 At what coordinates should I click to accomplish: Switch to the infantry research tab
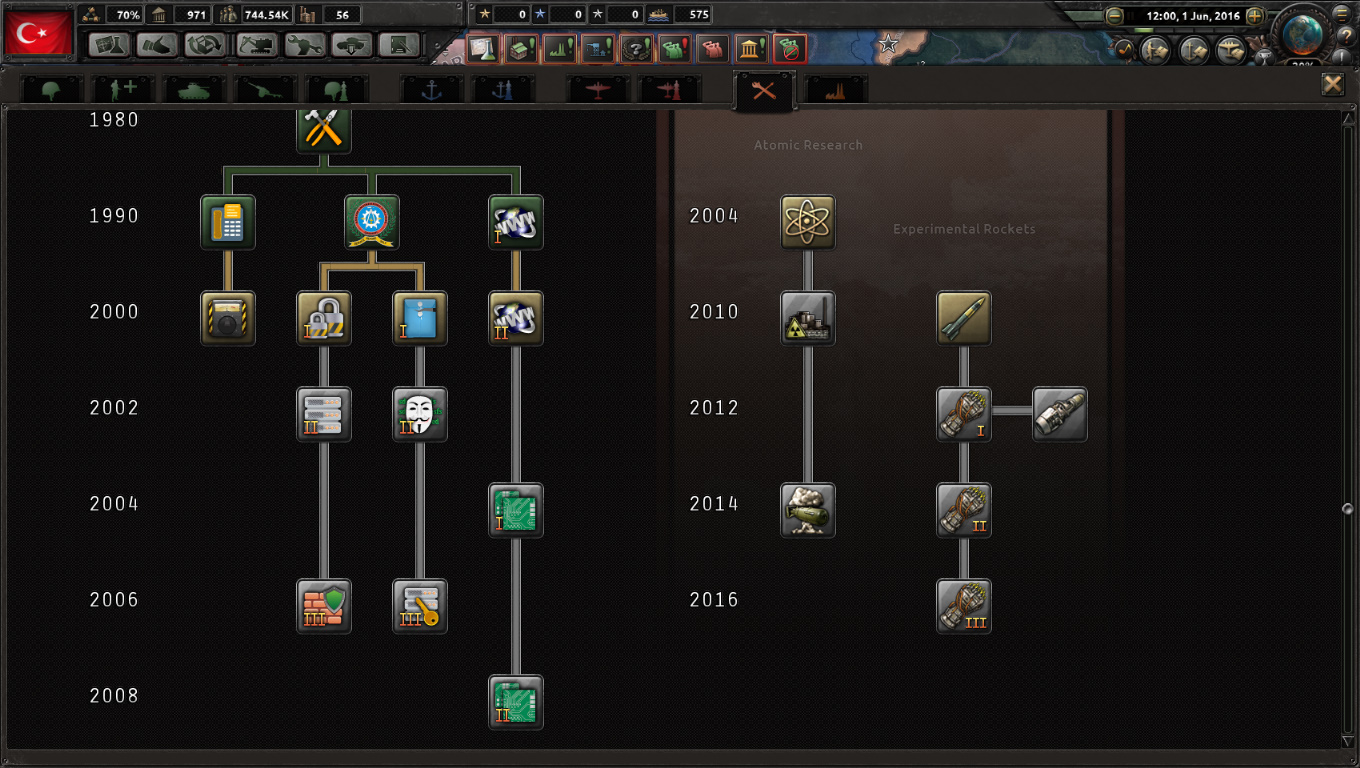click(x=50, y=88)
